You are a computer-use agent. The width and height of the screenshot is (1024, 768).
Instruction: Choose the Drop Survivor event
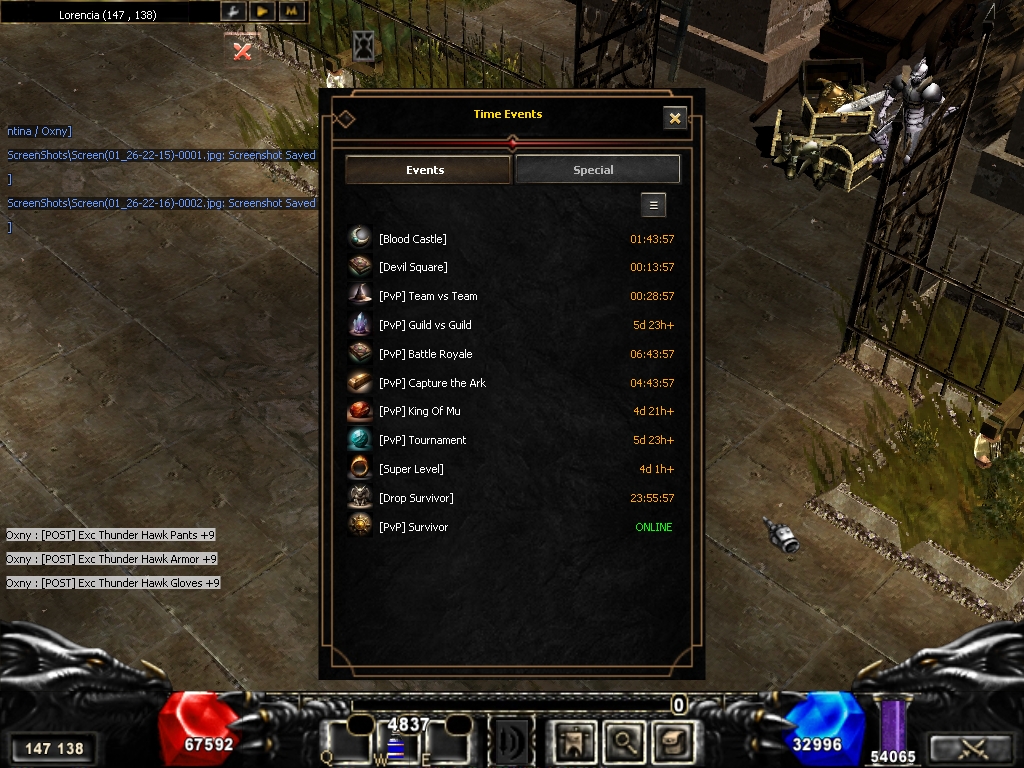click(416, 498)
